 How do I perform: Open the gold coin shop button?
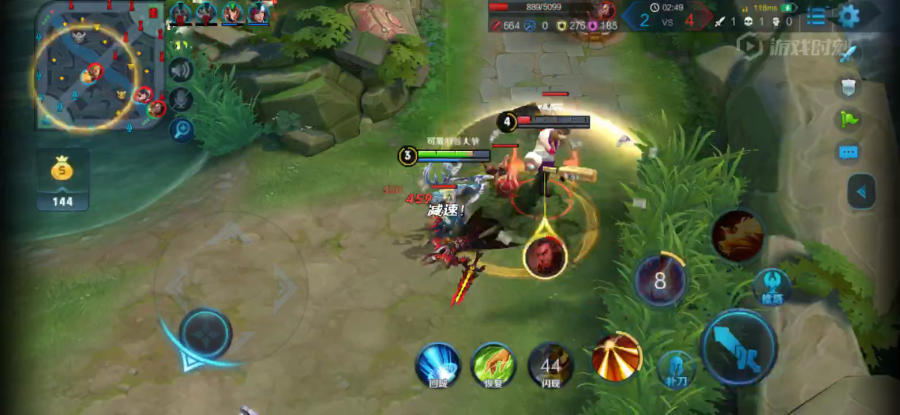pyautogui.click(x=63, y=174)
